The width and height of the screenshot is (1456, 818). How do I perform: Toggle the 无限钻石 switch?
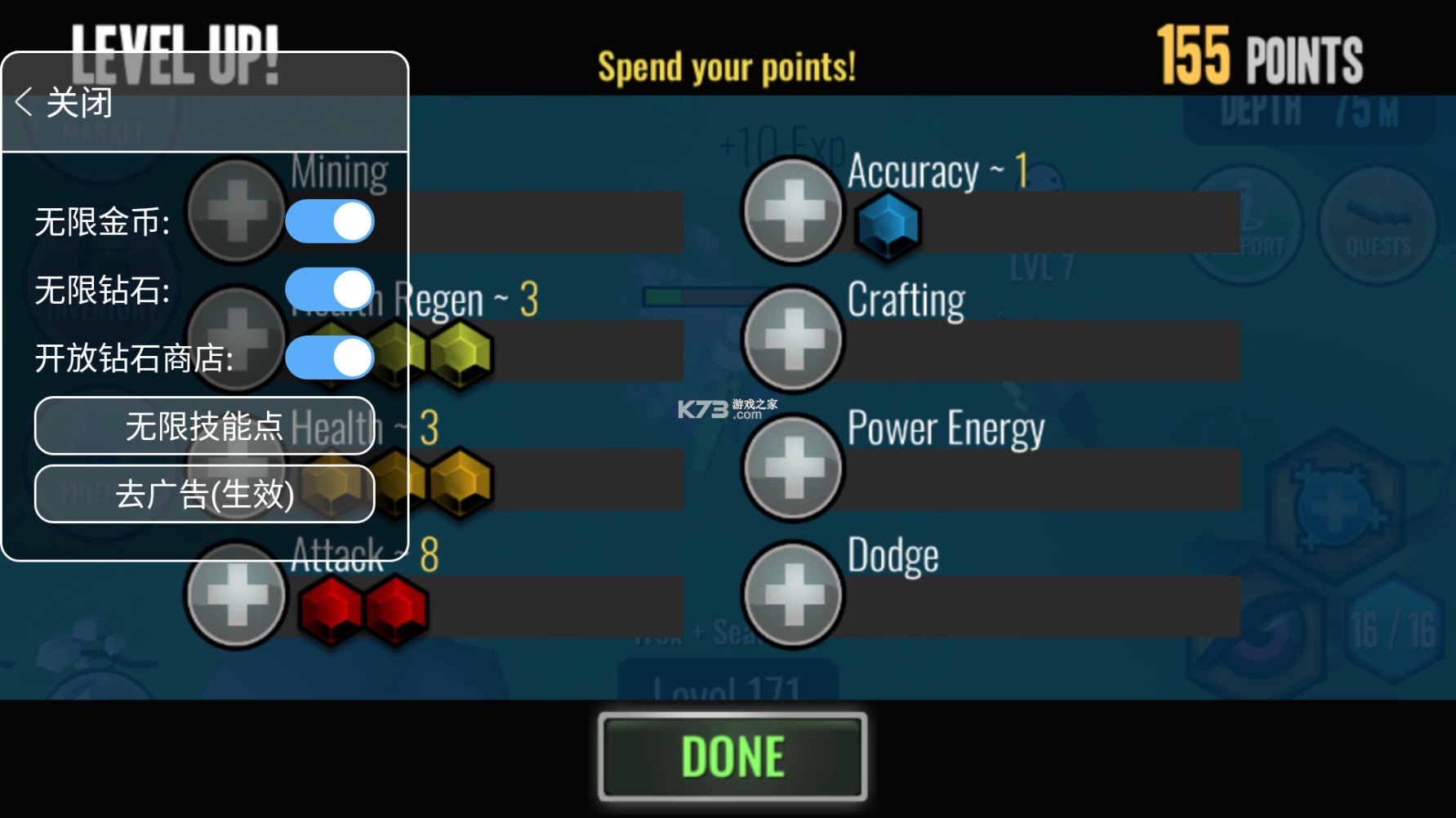click(x=330, y=290)
